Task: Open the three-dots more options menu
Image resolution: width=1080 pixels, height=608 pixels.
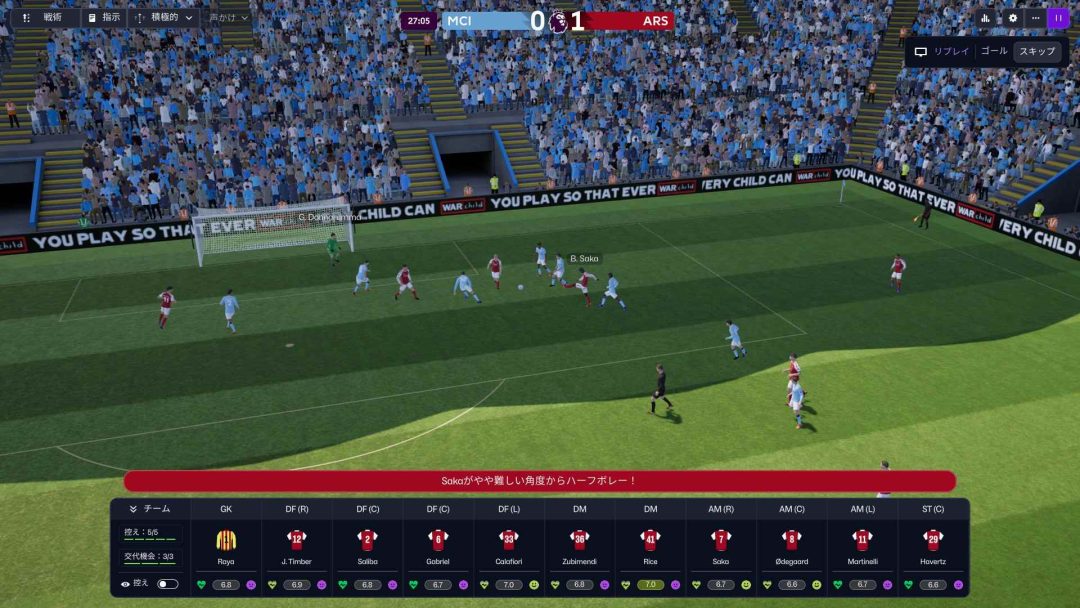Action: (x=1035, y=18)
